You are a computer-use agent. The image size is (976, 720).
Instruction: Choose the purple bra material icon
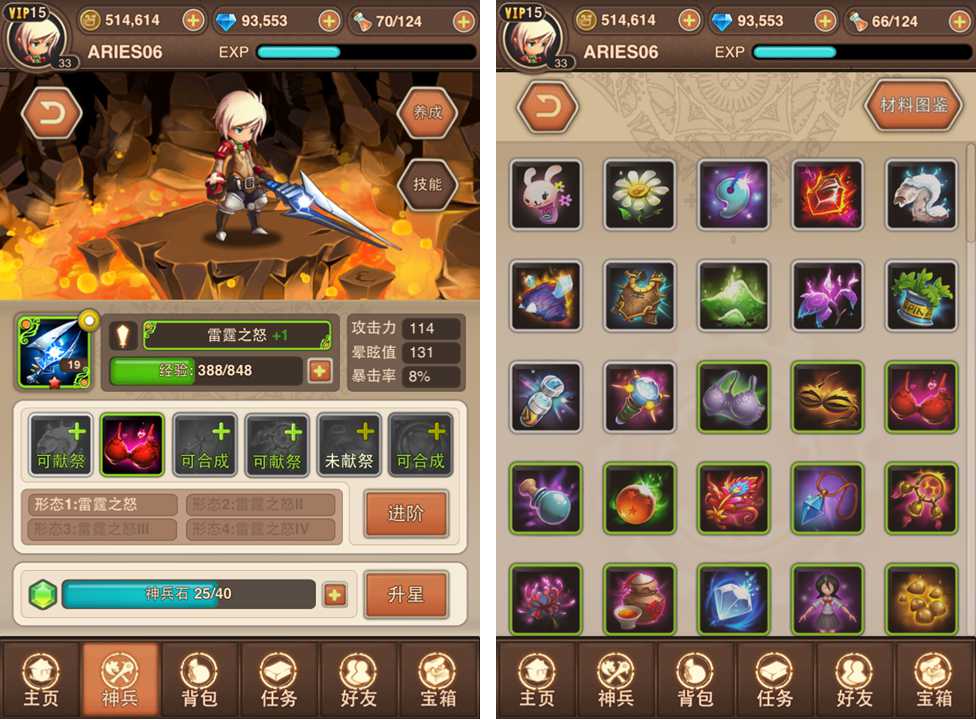click(x=734, y=397)
